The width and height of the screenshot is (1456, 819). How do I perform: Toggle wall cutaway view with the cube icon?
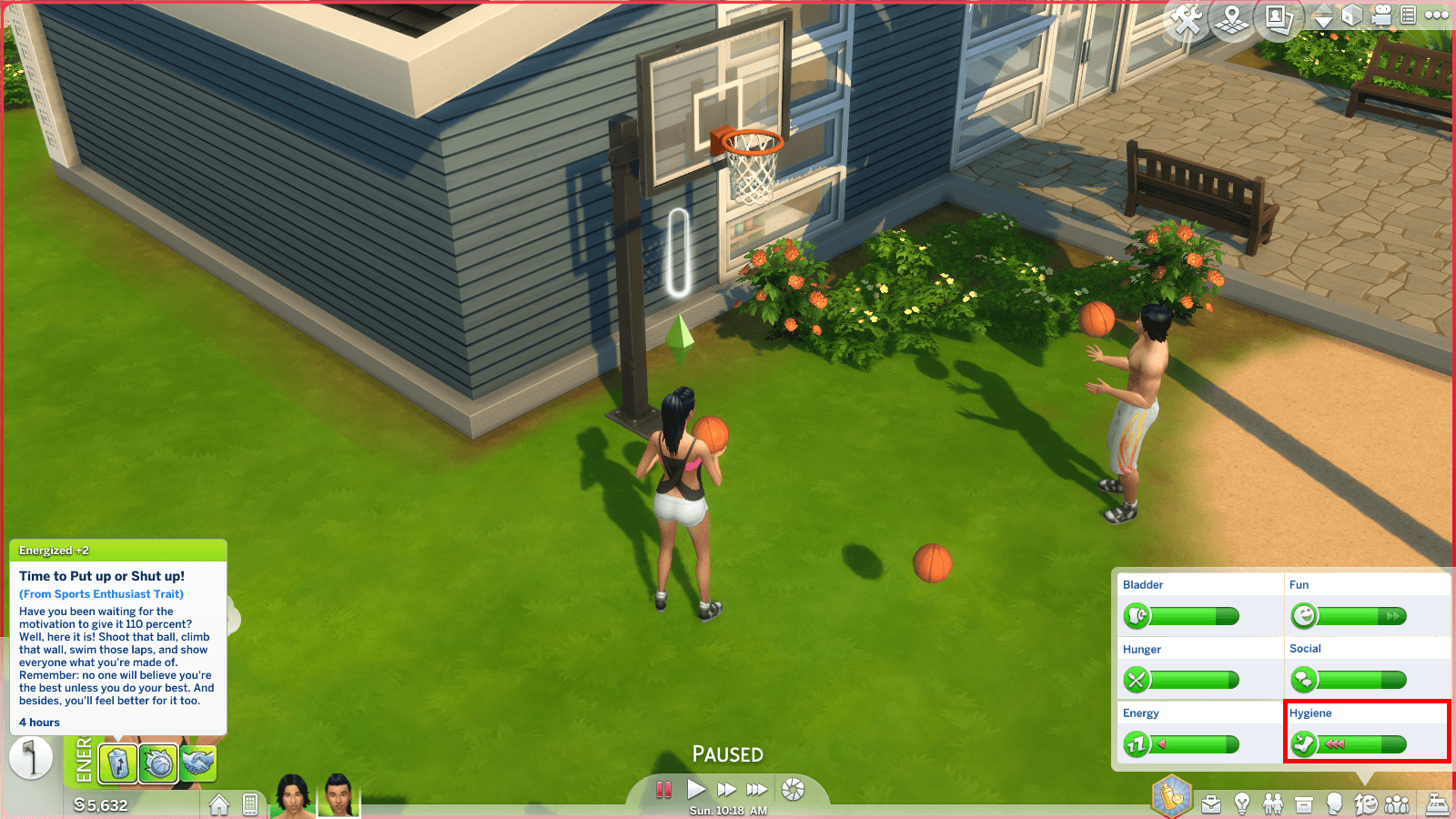(1352, 16)
